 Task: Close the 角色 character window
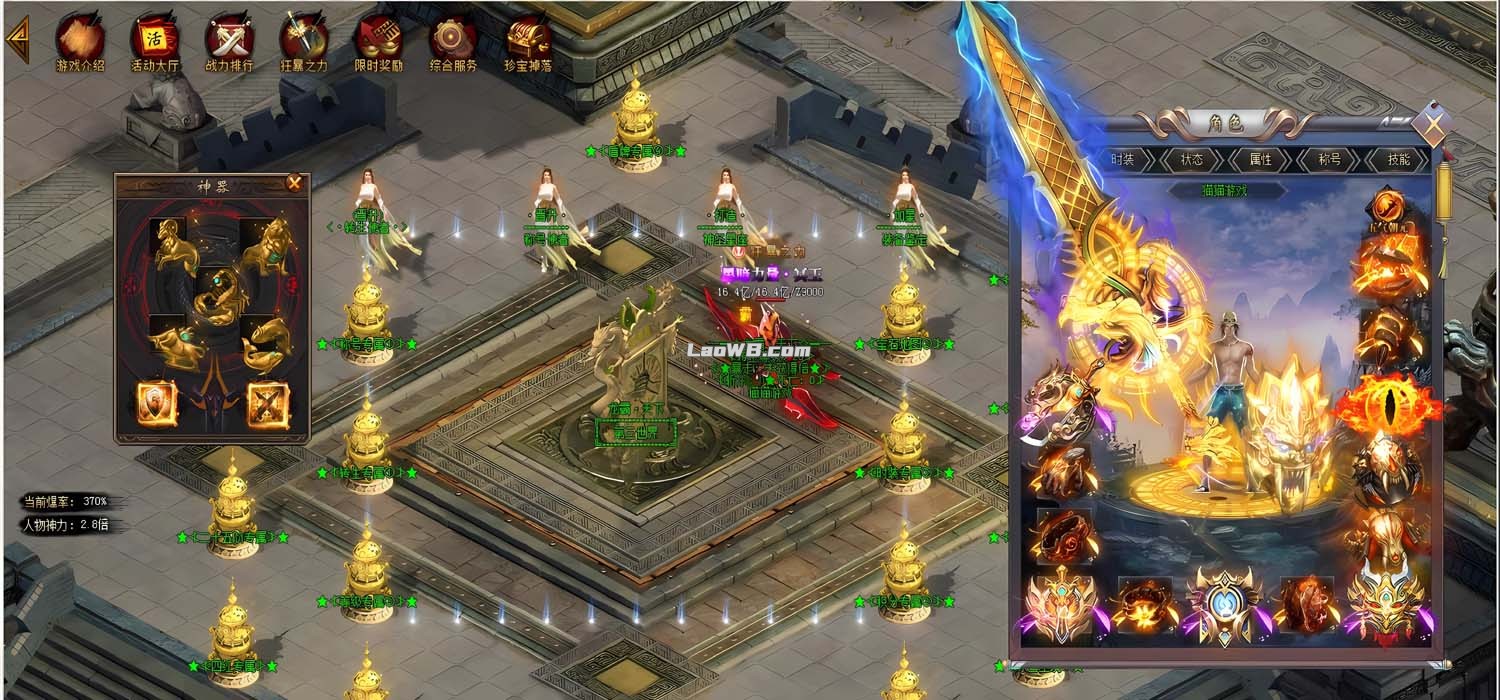(1433, 125)
